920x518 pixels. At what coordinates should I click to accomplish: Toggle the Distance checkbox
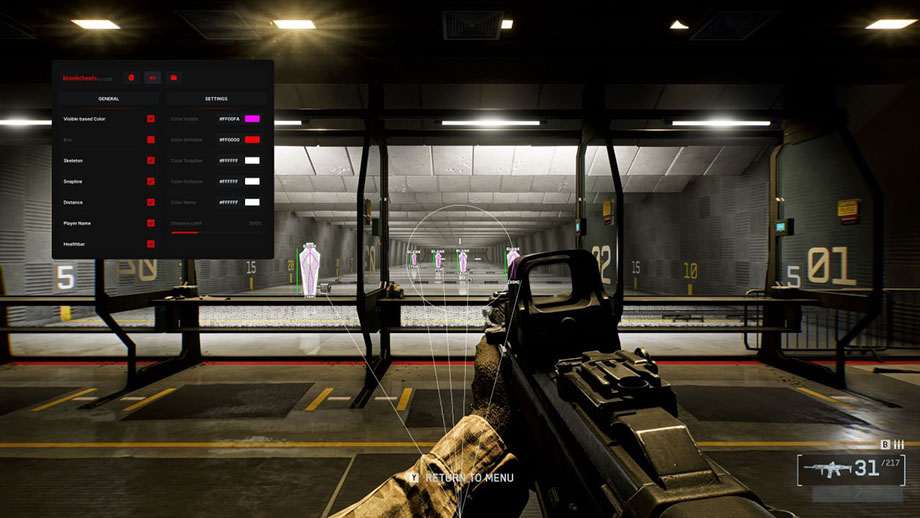click(x=151, y=202)
